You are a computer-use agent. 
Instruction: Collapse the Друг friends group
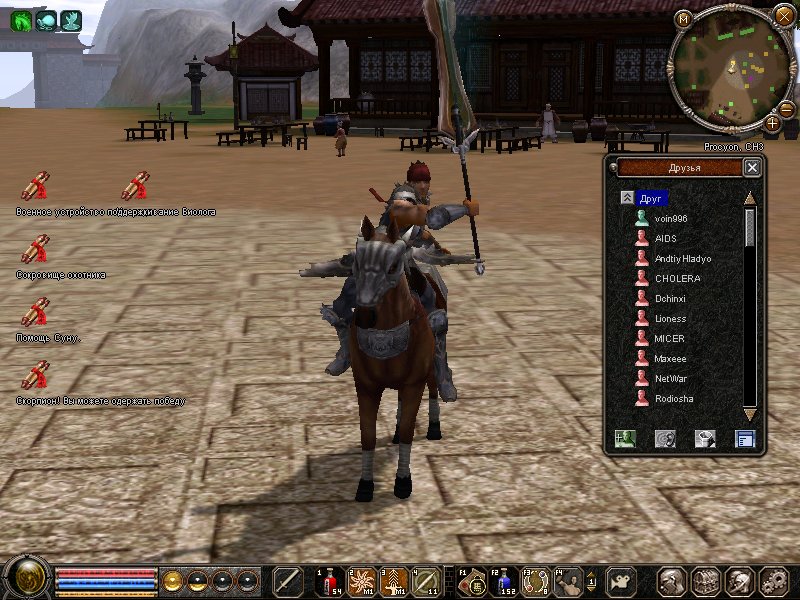[627, 198]
